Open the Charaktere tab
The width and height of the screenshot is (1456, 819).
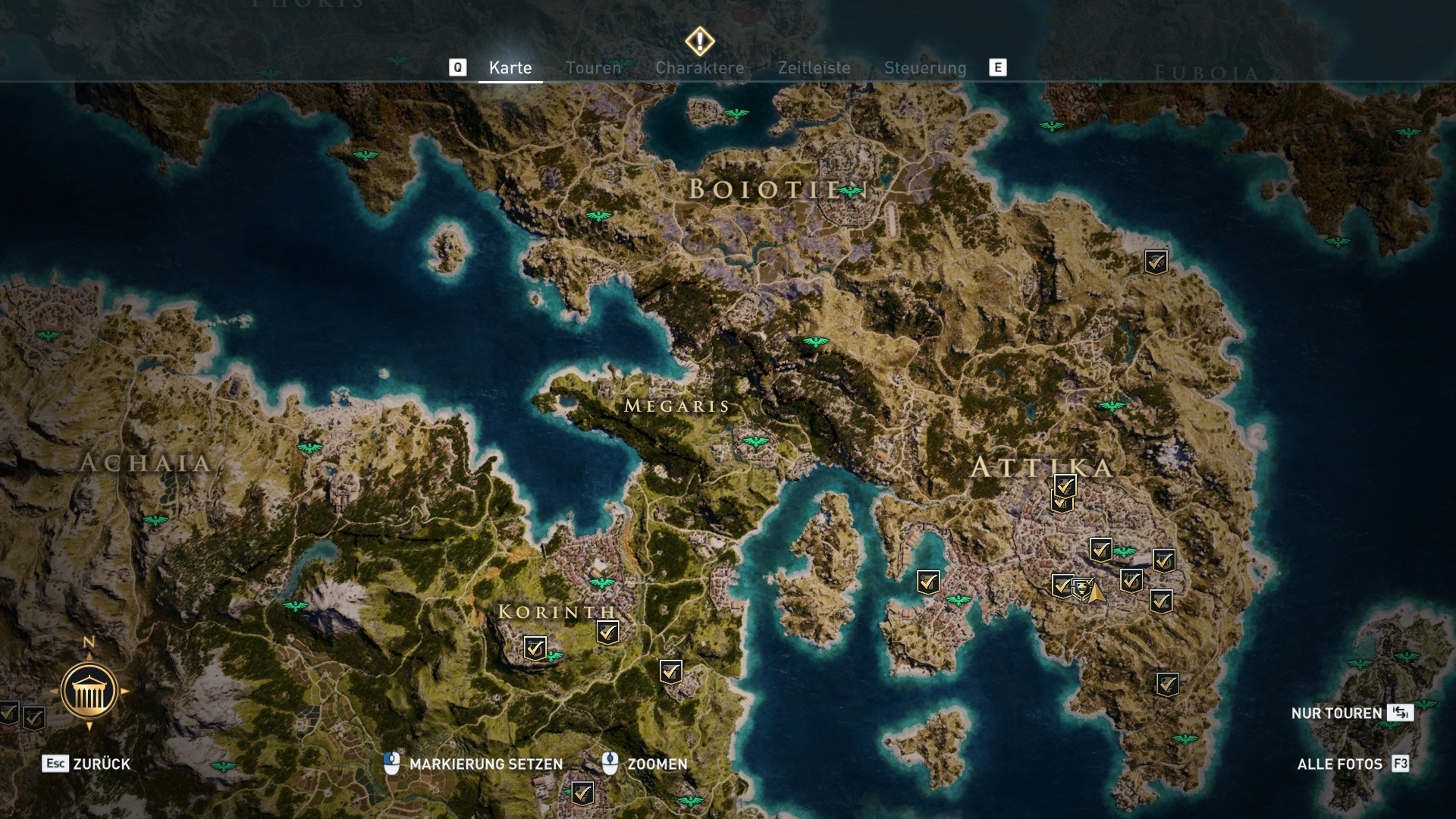[x=699, y=68]
